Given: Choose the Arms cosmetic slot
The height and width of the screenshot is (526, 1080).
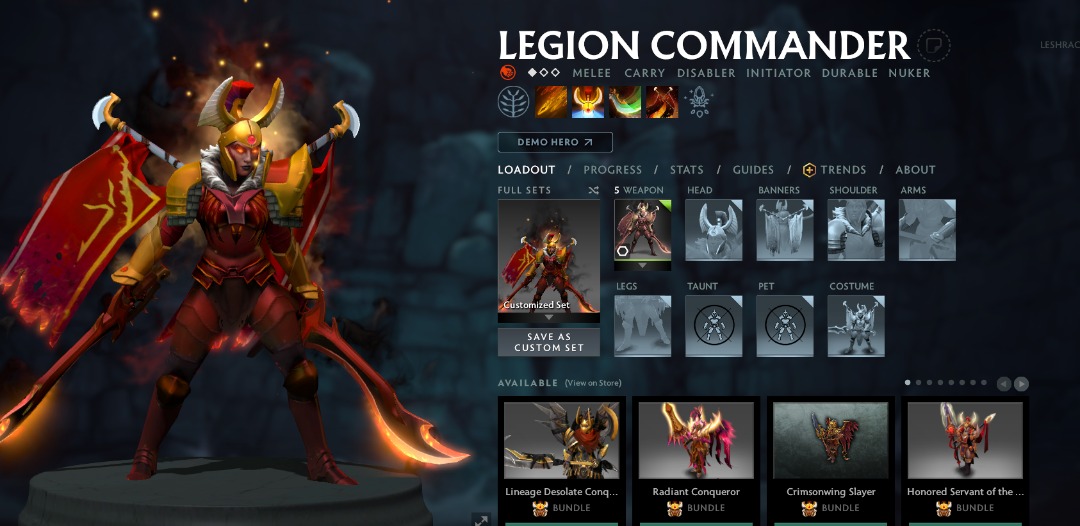Looking at the screenshot, I should pos(927,230).
